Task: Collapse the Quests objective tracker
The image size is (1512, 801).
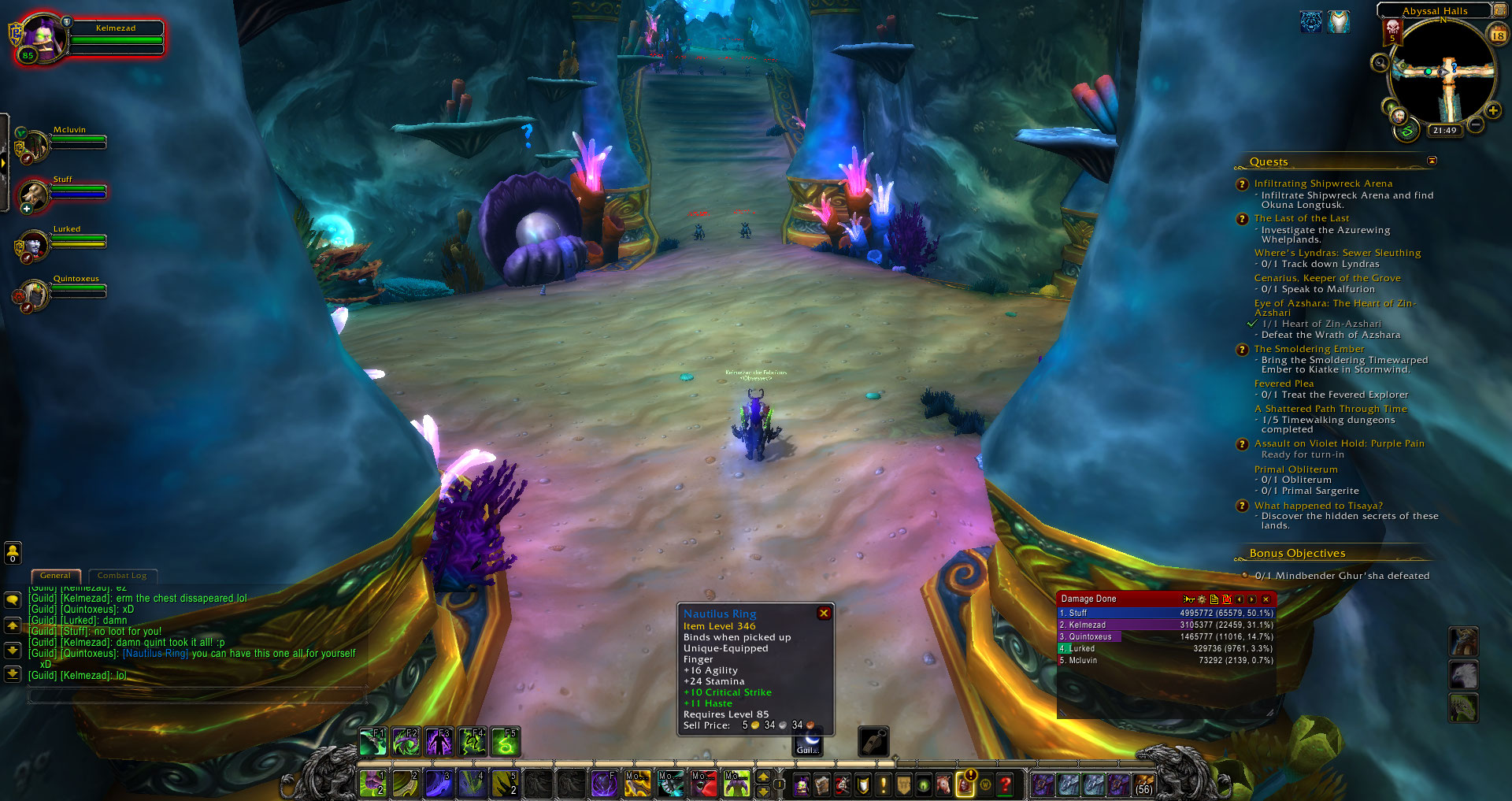Action: click(x=1432, y=161)
